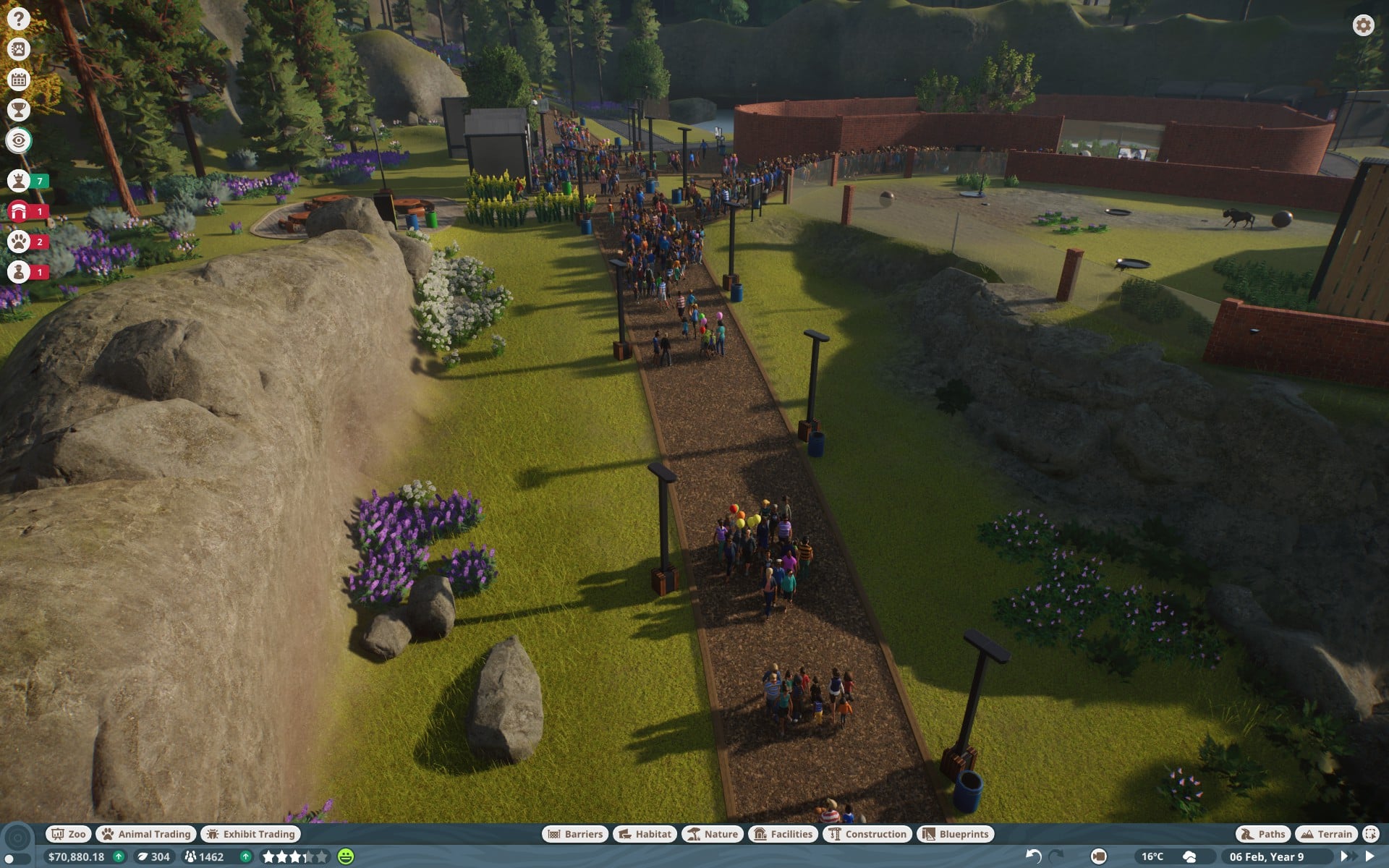Screen dimensions: 1389x868
Task: Open the Blueprints browser
Action: [x=955, y=834]
